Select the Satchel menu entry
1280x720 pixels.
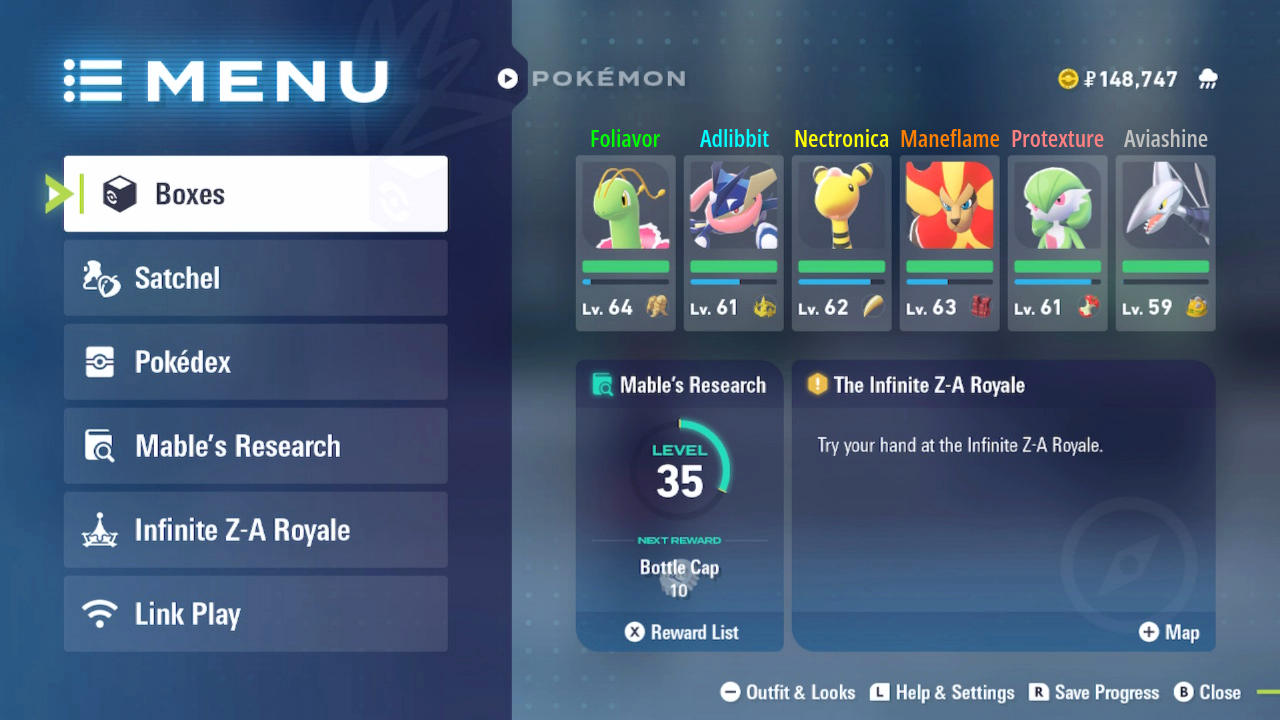click(255, 278)
